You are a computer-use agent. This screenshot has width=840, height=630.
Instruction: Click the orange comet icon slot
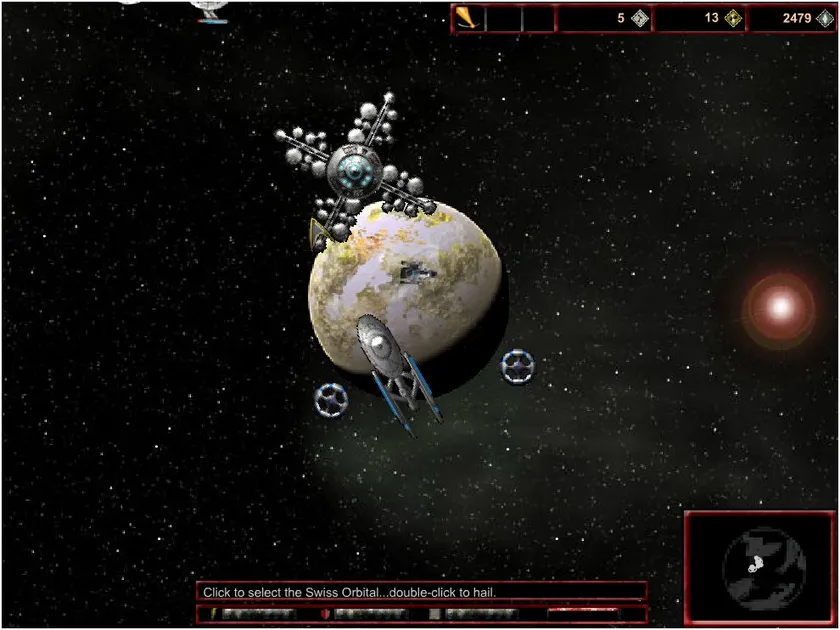point(468,18)
